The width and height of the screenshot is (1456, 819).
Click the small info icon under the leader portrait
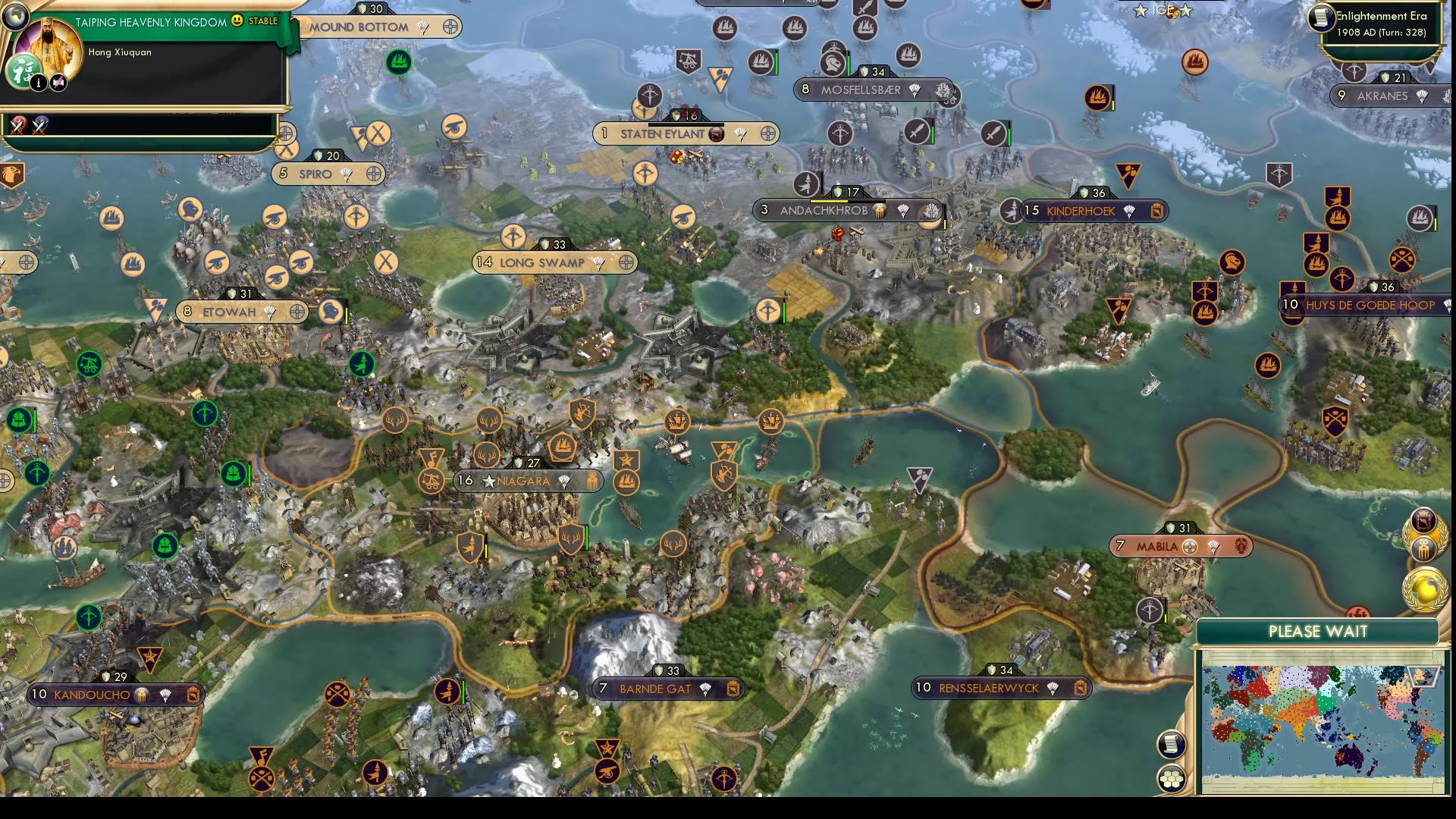(x=39, y=83)
